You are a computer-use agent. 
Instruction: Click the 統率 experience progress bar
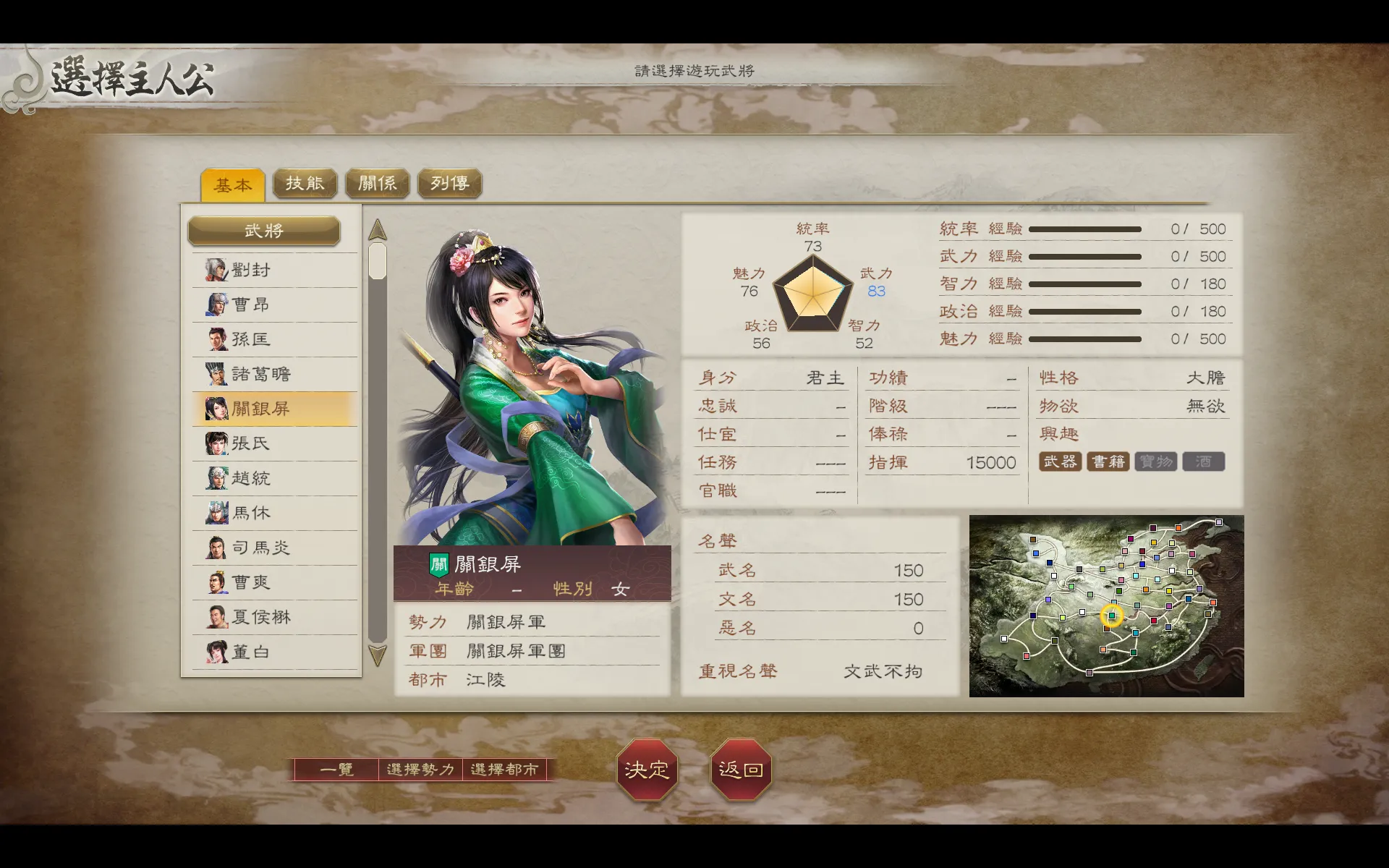pos(1085,228)
